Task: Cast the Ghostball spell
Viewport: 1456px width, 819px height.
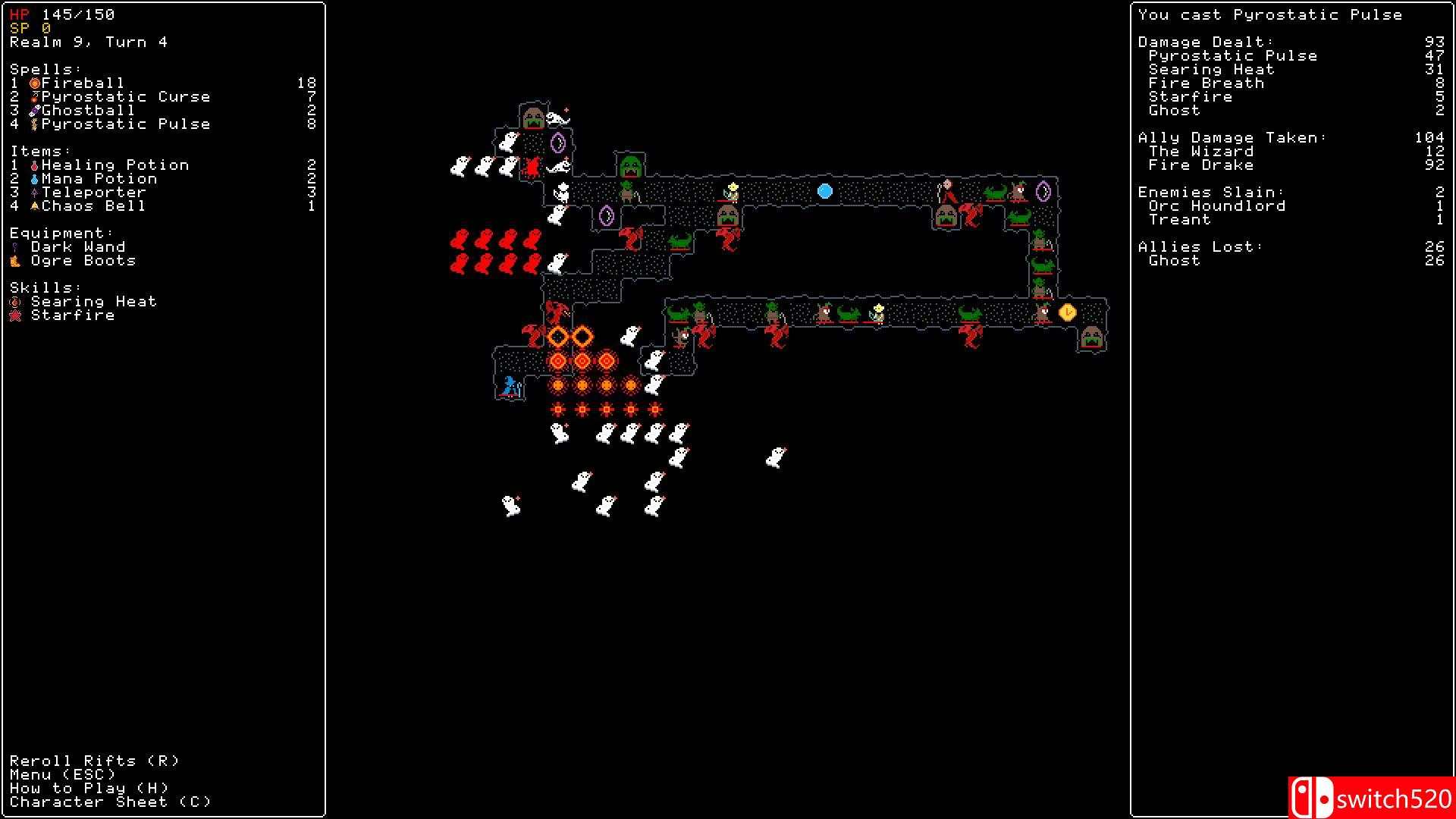Action: point(86,110)
